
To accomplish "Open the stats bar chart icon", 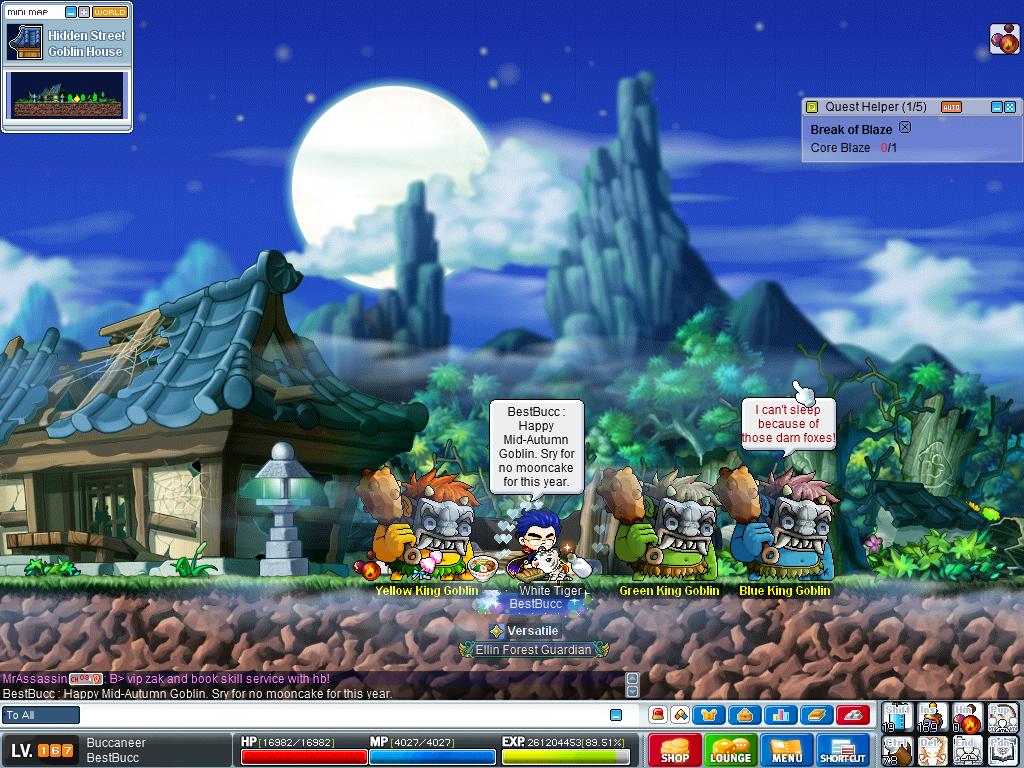I will point(779,715).
